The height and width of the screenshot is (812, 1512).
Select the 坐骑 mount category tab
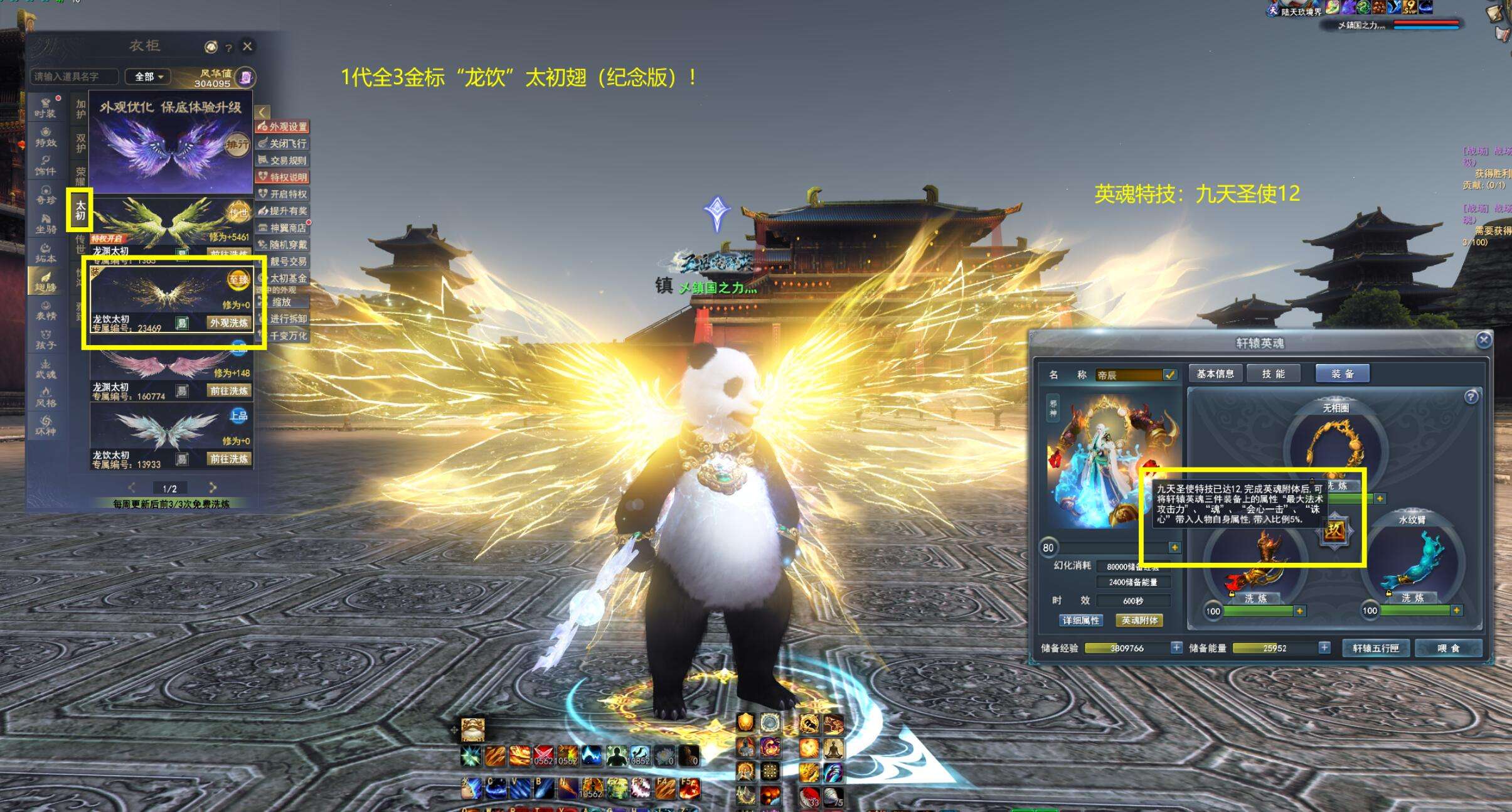click(x=45, y=223)
